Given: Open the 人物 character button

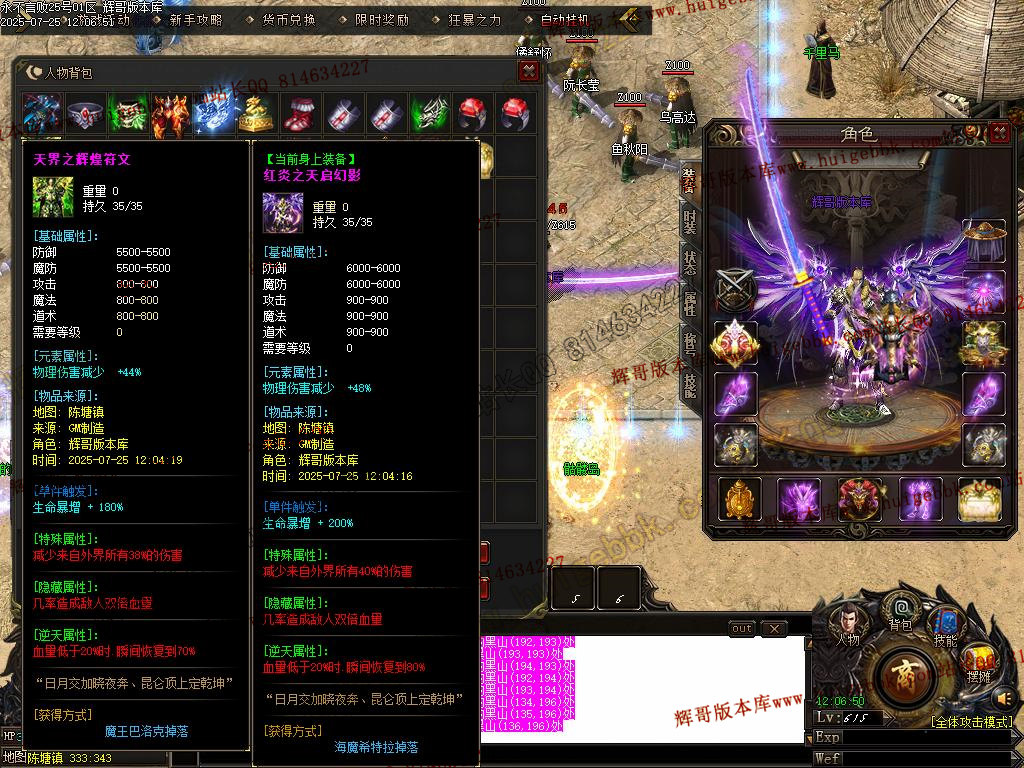Looking at the screenshot, I should tap(846, 623).
